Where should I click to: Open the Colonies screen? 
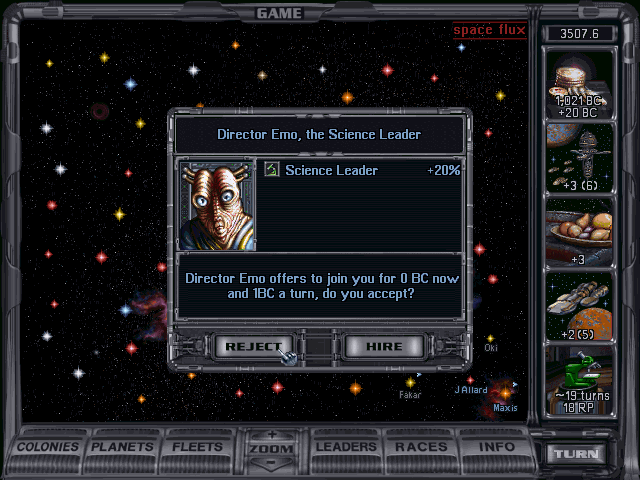click(49, 446)
